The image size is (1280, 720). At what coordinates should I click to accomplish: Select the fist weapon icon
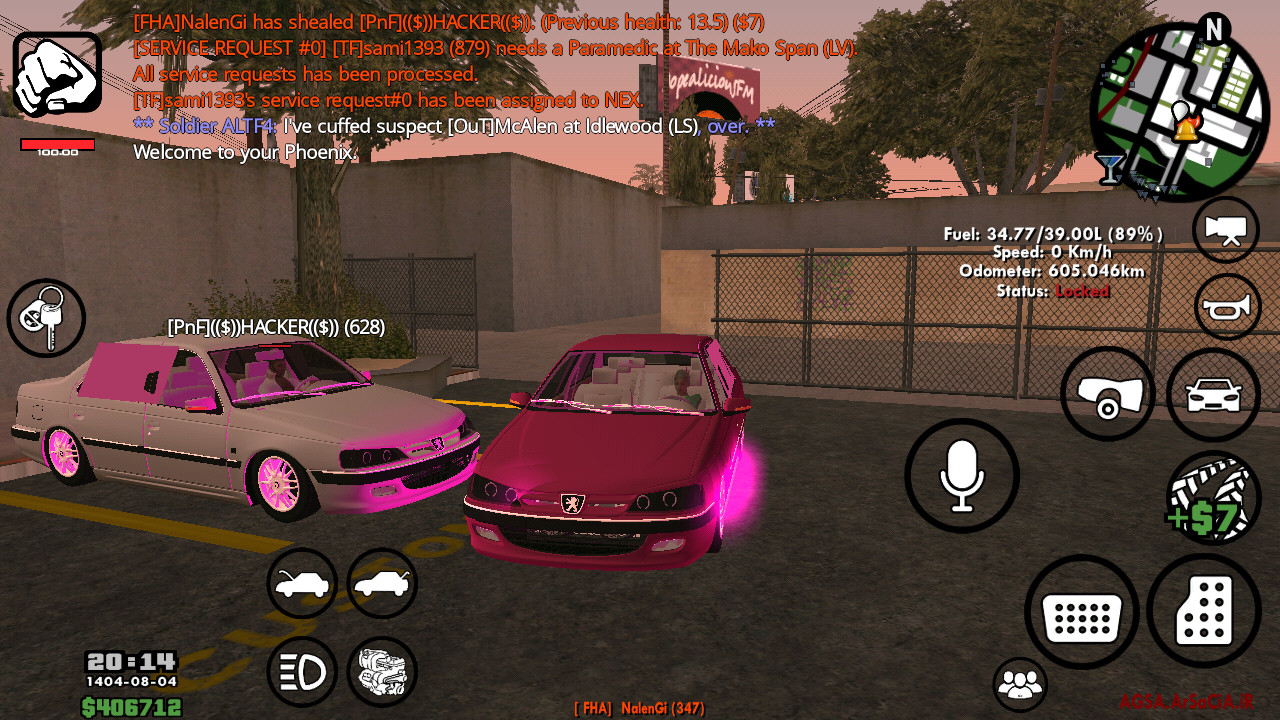pos(57,70)
